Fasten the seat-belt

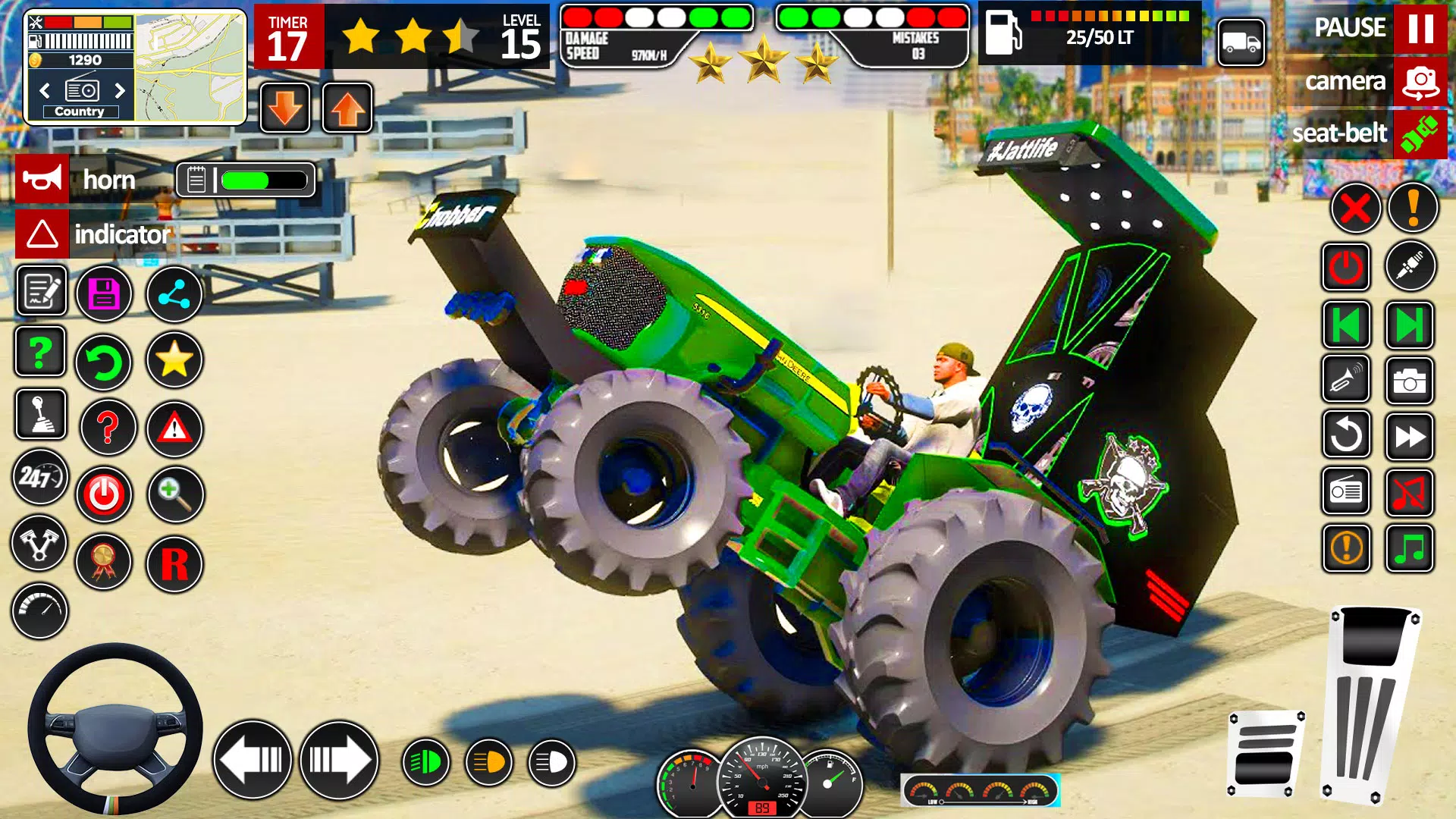coord(1420,133)
